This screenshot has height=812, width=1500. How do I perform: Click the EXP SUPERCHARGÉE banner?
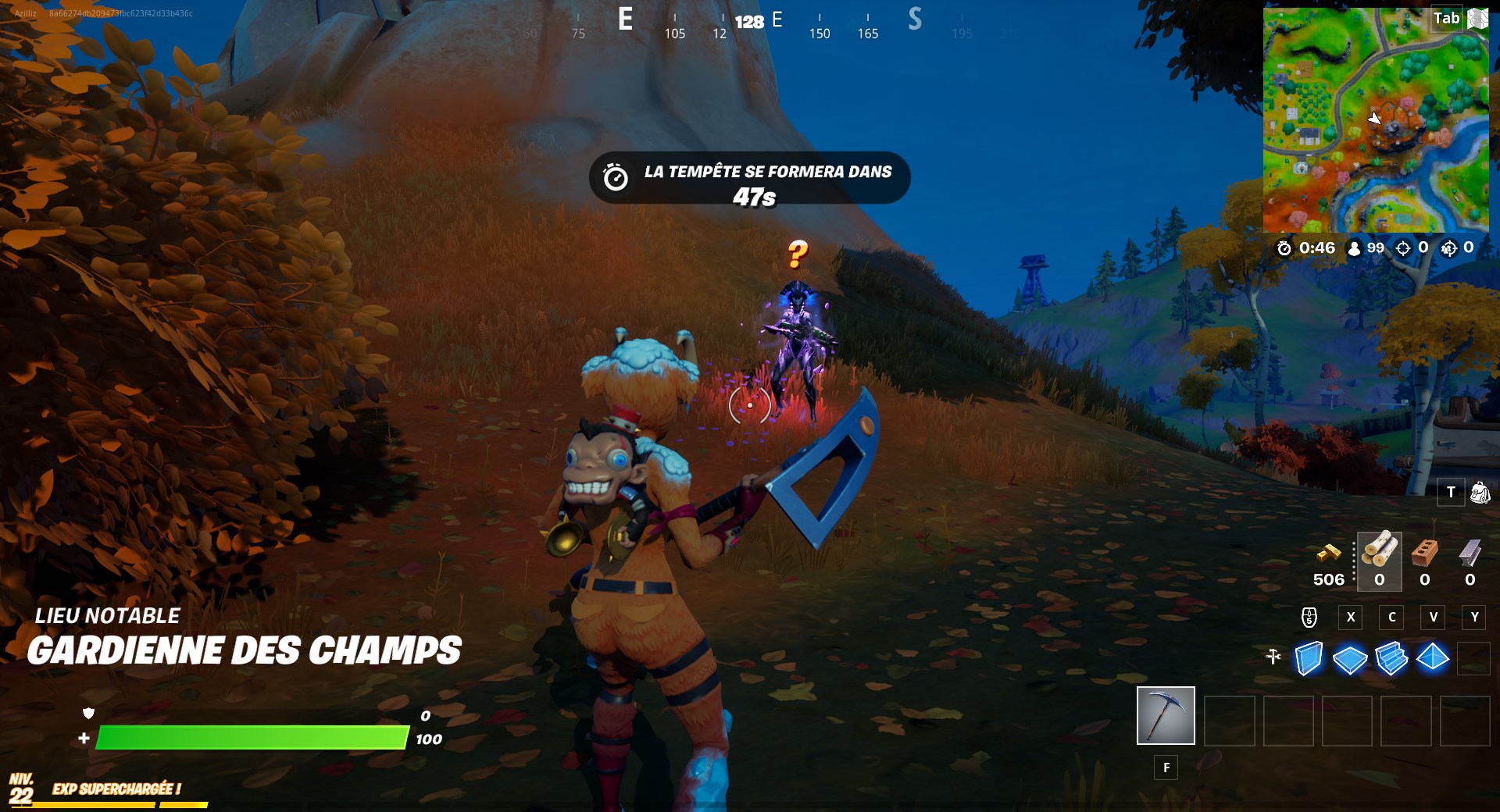(x=116, y=789)
